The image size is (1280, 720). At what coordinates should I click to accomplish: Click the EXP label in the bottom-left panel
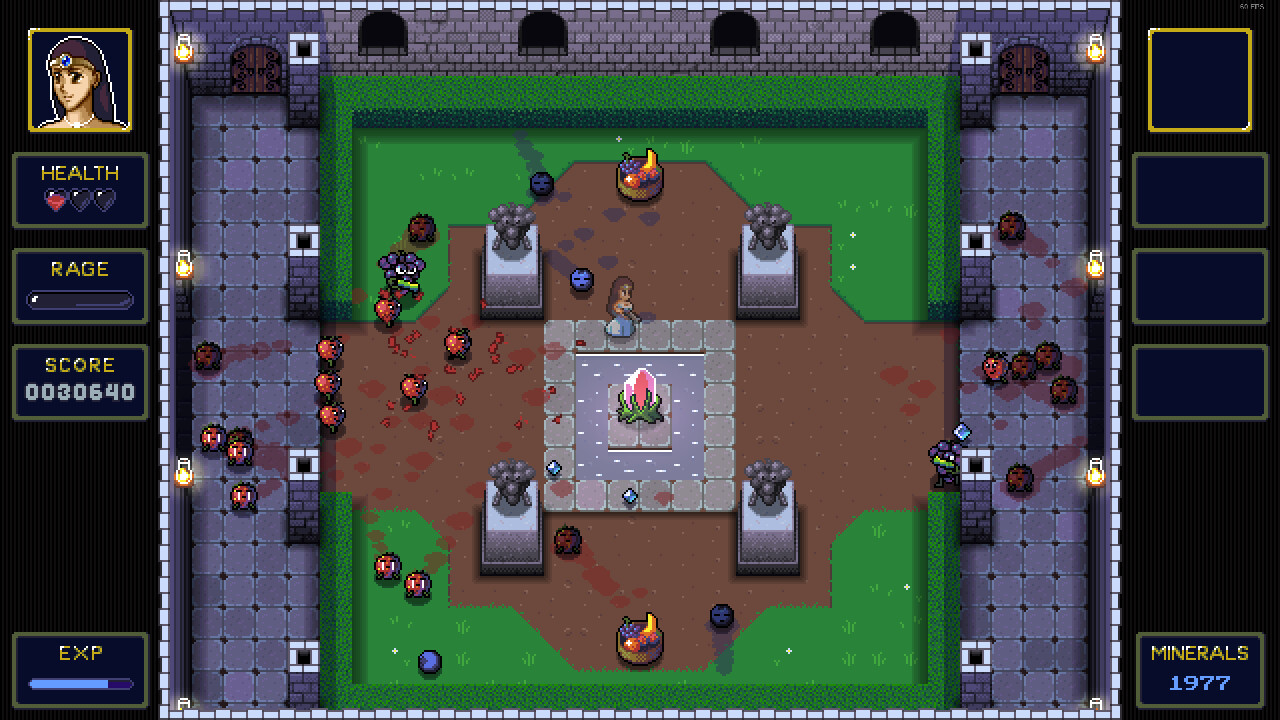80,654
